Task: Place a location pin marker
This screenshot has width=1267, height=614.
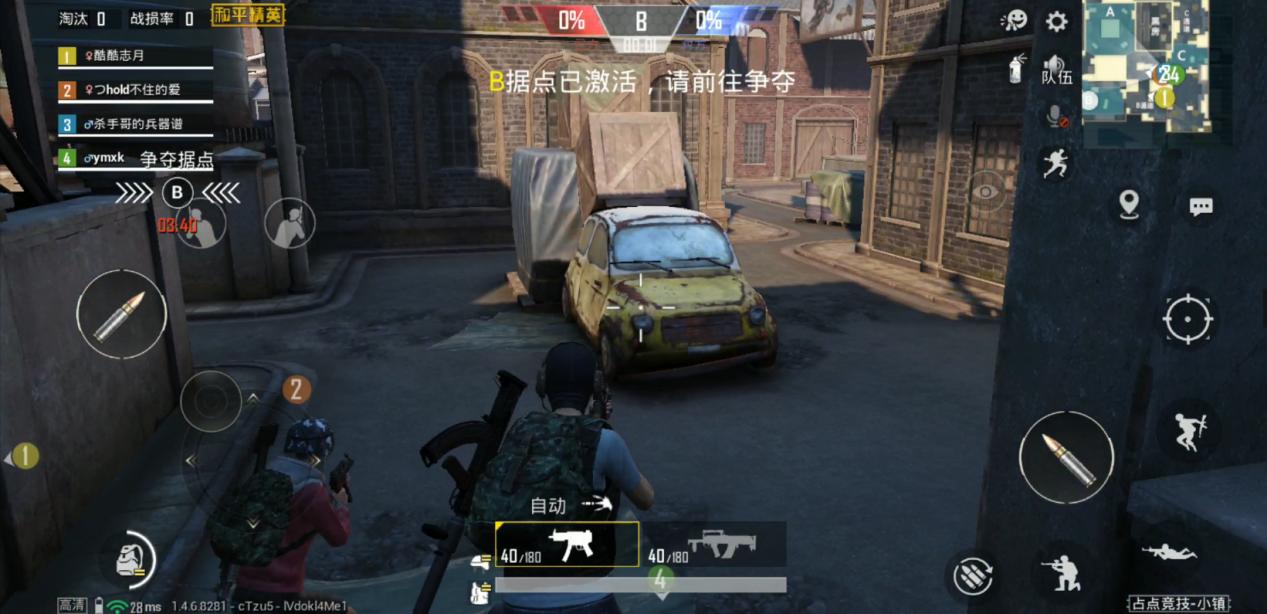Action: pyautogui.click(x=1129, y=204)
